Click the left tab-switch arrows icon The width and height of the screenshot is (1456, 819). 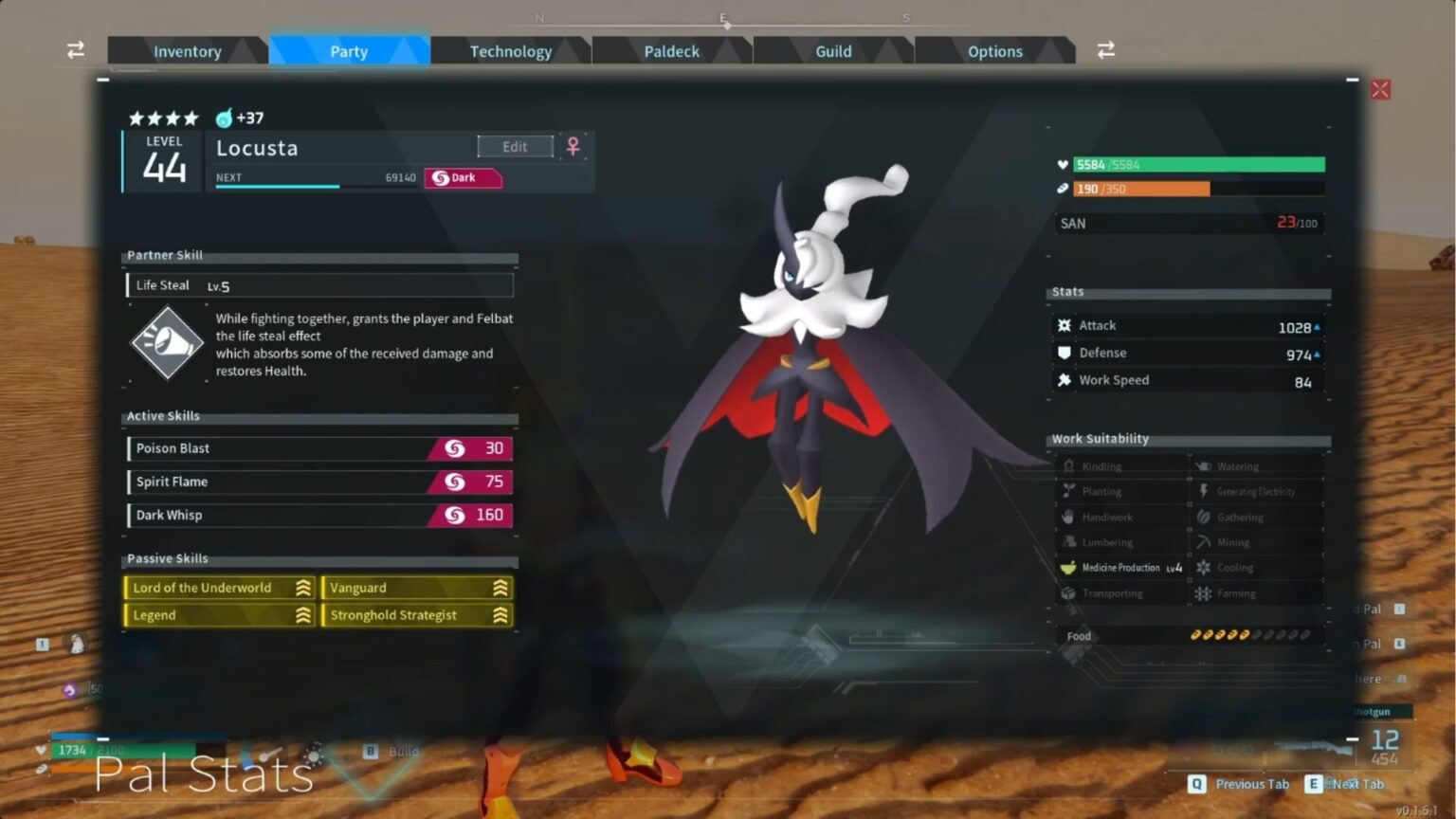pos(76,50)
